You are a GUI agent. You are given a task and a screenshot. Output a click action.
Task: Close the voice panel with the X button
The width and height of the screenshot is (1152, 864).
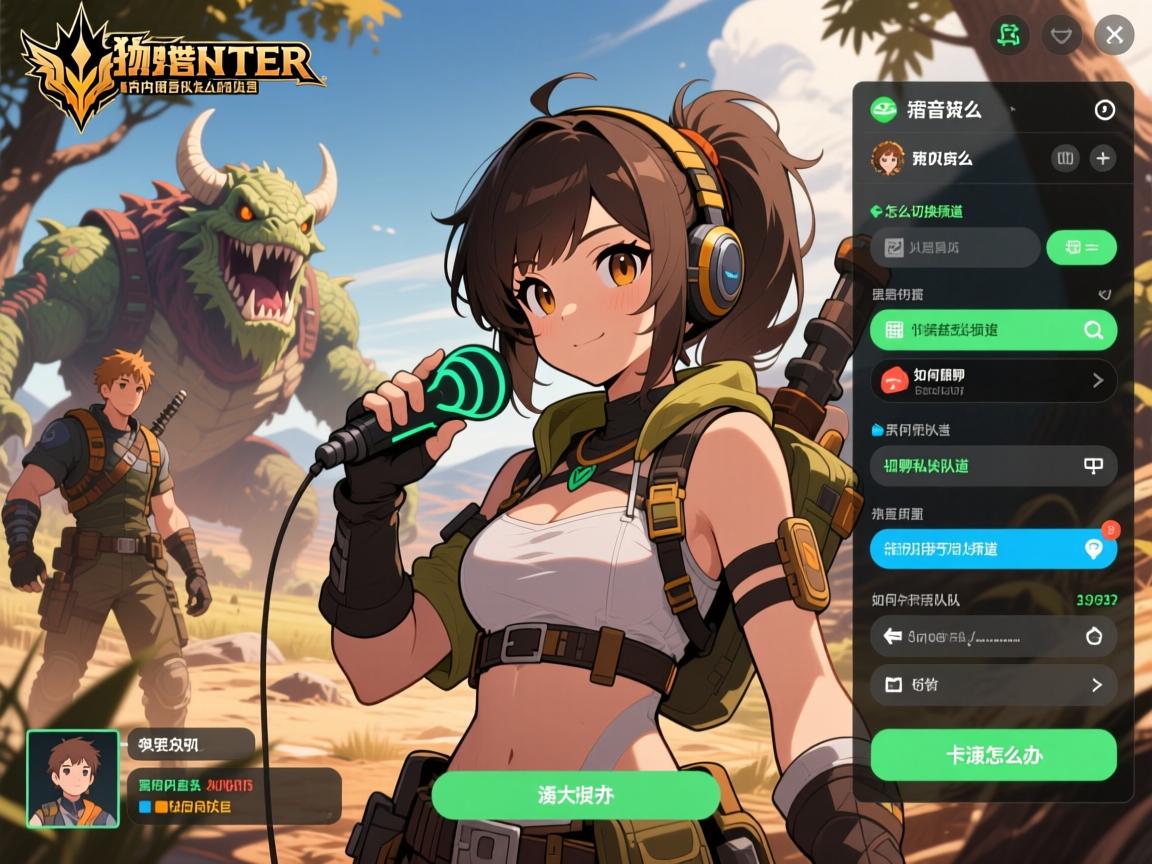click(1114, 36)
